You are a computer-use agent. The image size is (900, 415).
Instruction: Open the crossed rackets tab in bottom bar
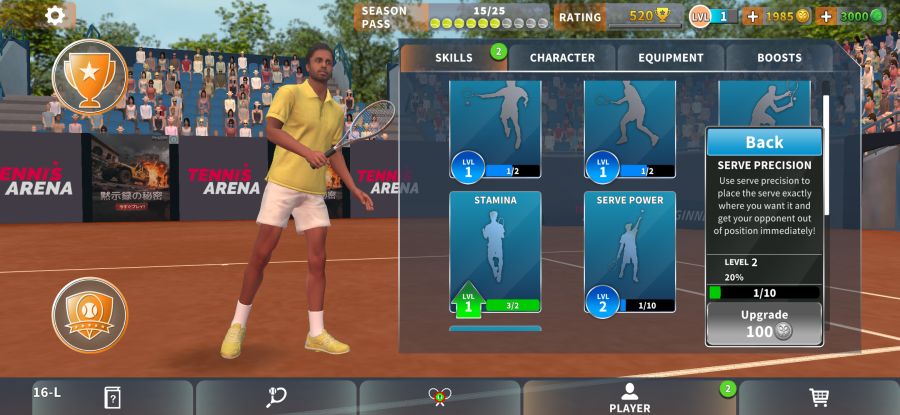[439, 398]
